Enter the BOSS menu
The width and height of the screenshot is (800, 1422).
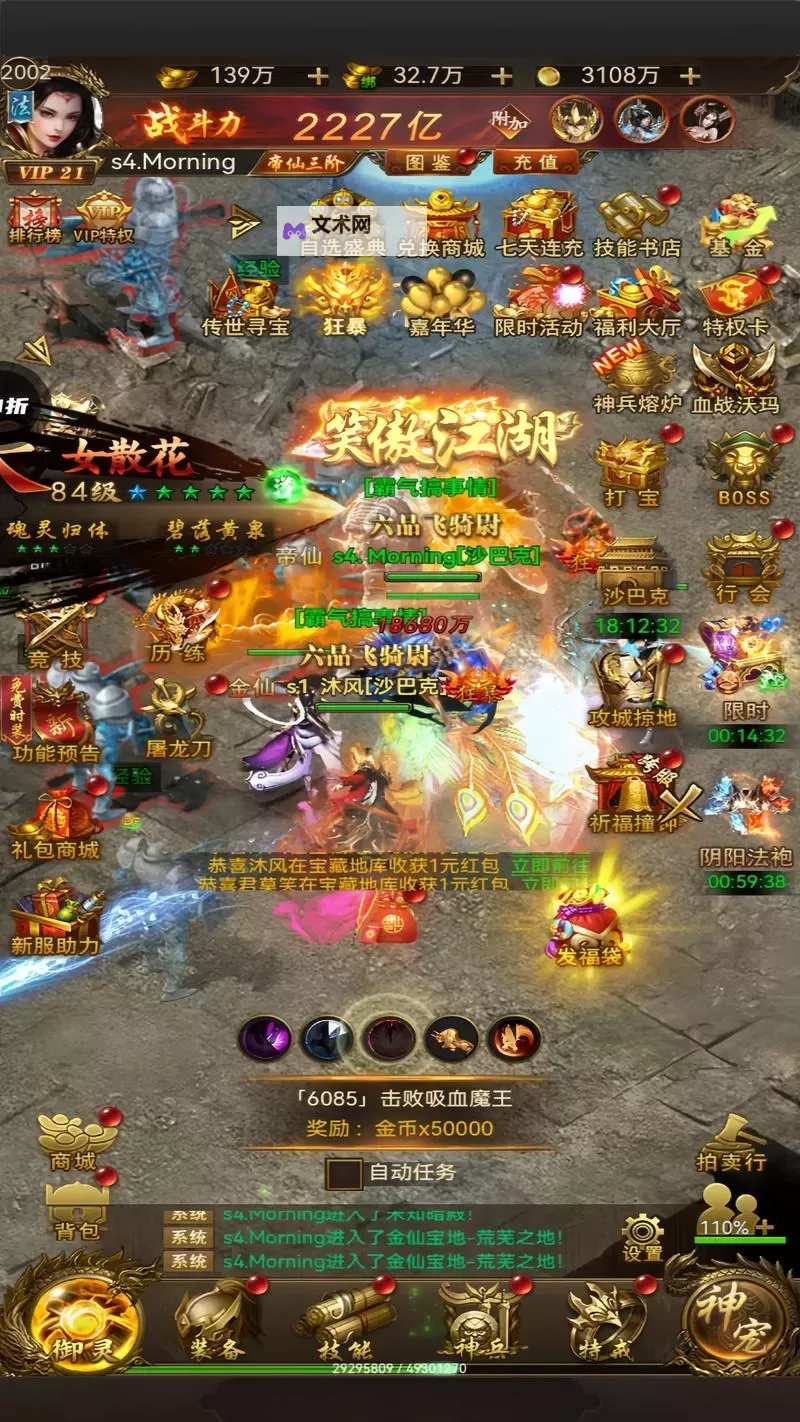tap(743, 467)
